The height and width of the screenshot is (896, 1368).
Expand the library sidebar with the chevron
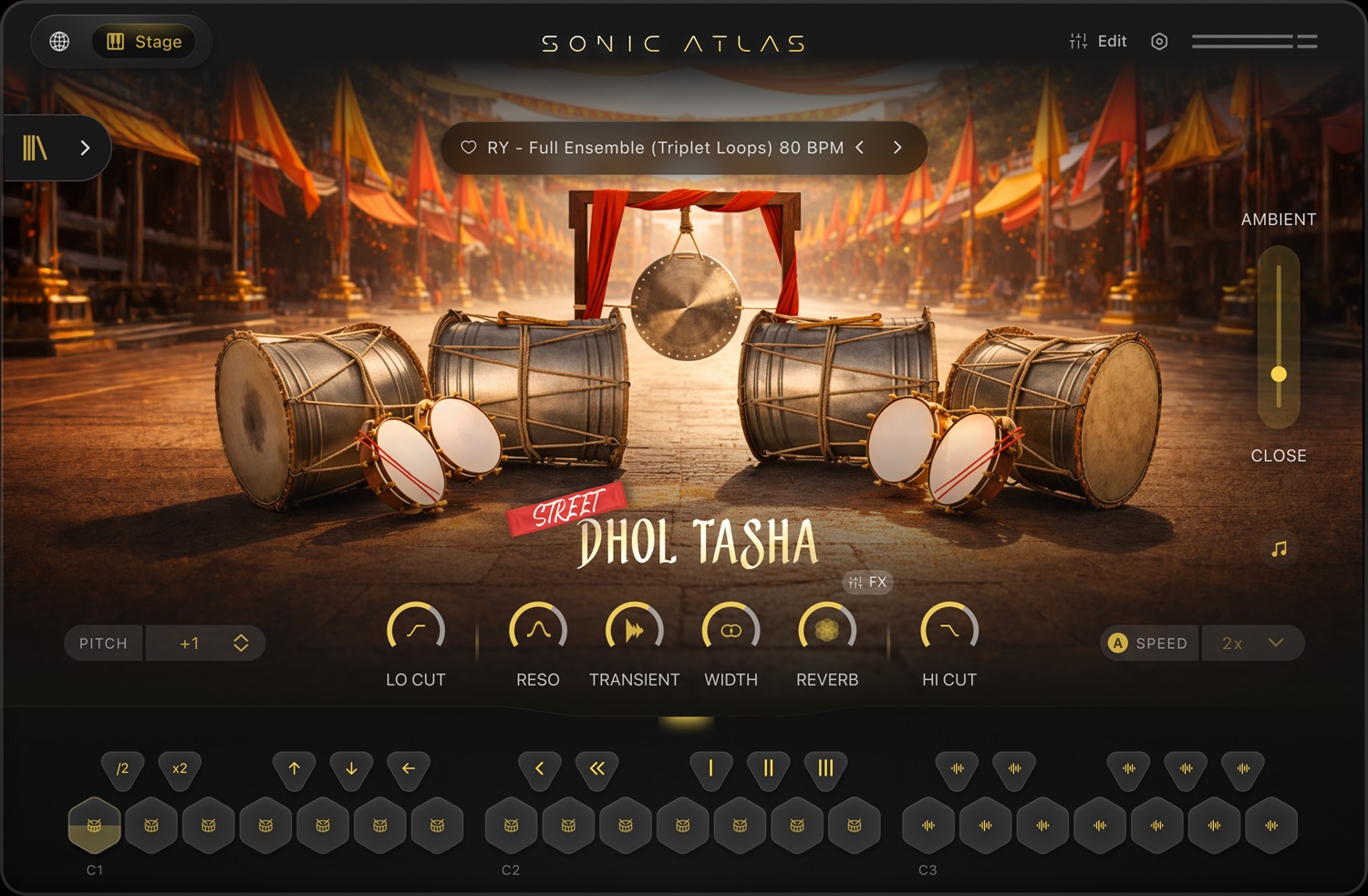pyautogui.click(x=85, y=147)
